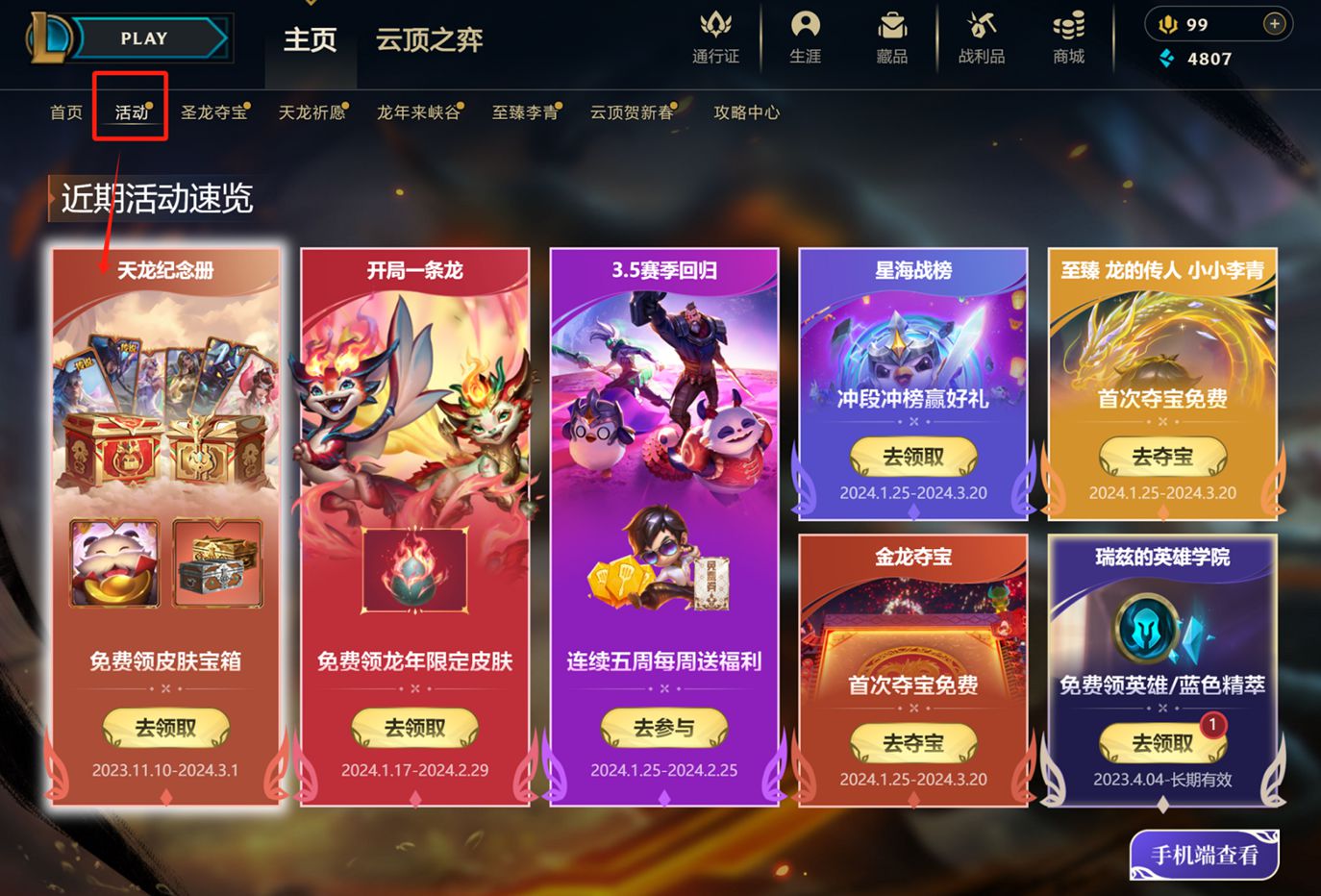Viewport: 1321px width, 896px height.
Task: Open the 攻略中心 menu item
Action: click(x=747, y=112)
